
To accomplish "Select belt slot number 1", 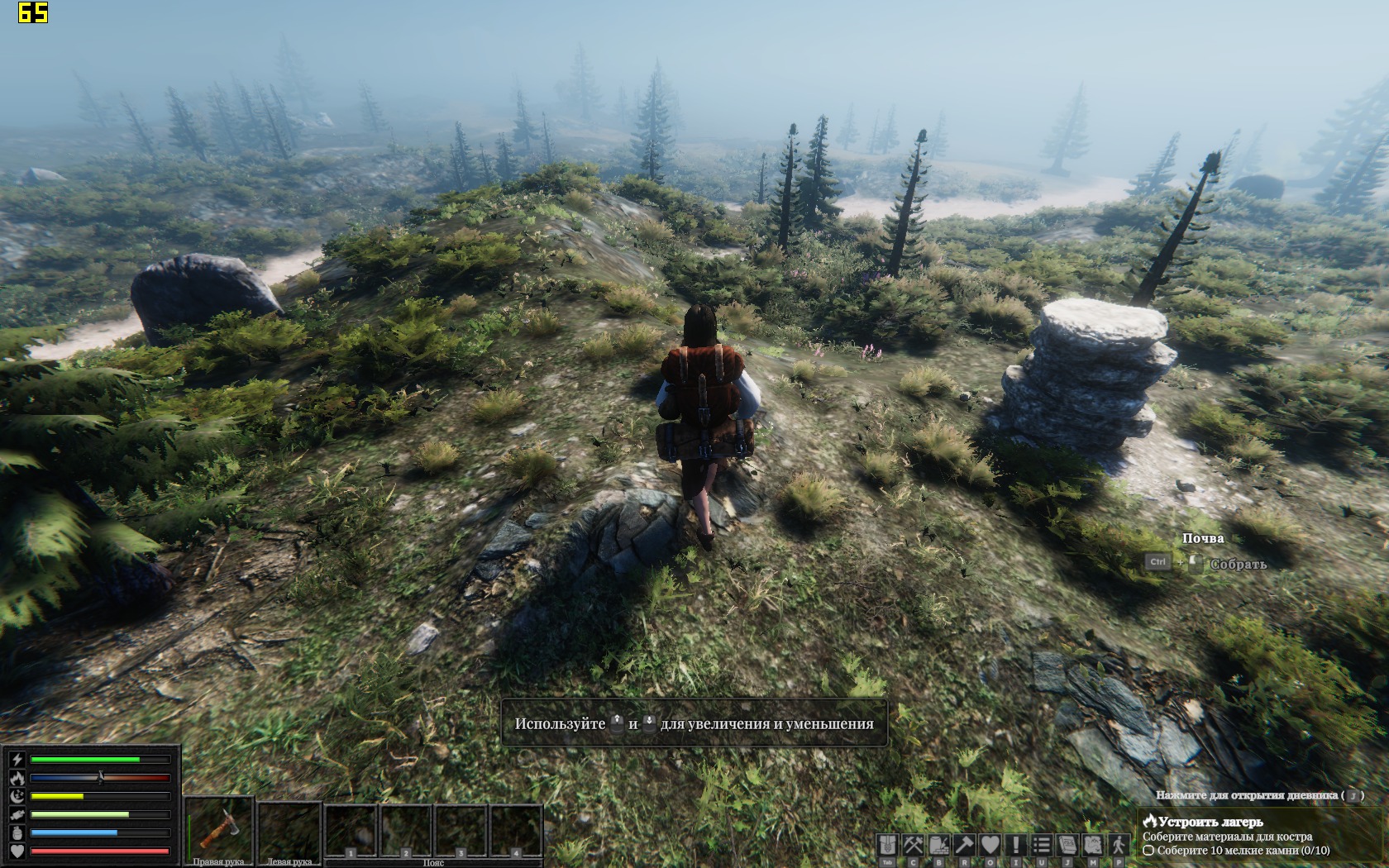I will pos(351,831).
